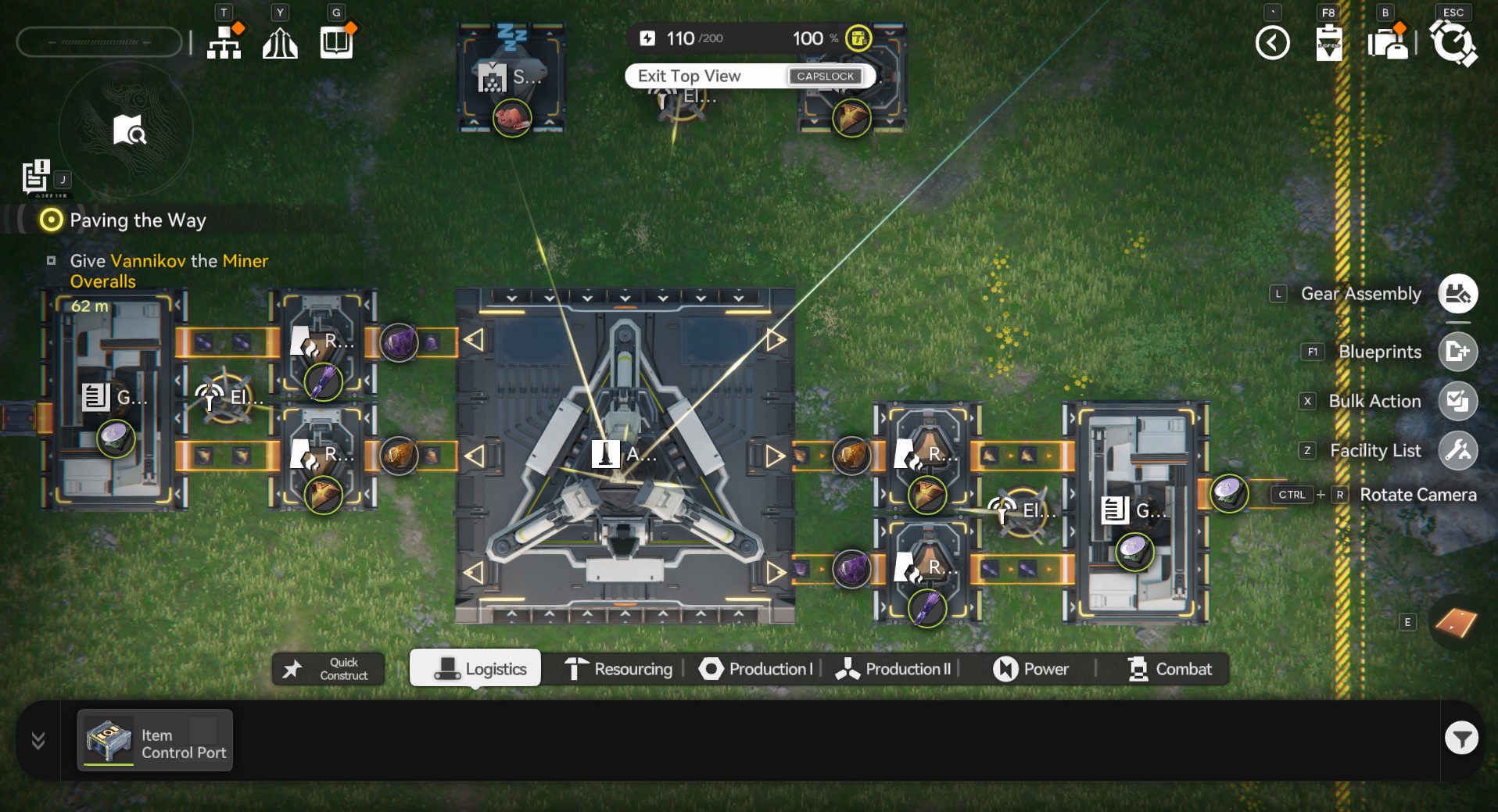Image resolution: width=1498 pixels, height=812 pixels.
Task: Select the Paving the Way quest tracker
Action: pos(138,220)
